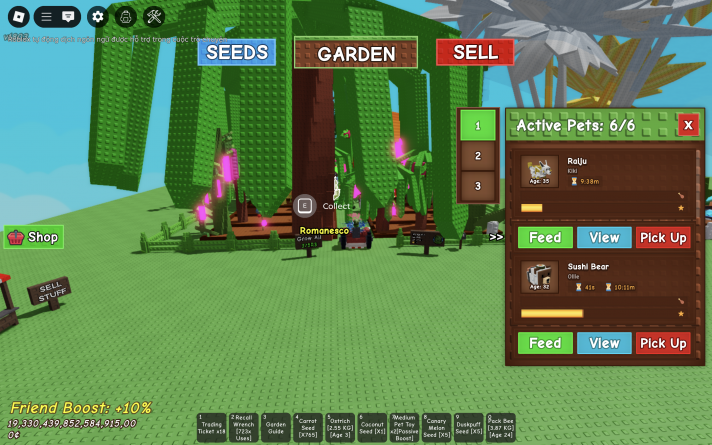This screenshot has width=712, height=445.
Task: Pick Up the Raiju pet
Action: point(663,237)
